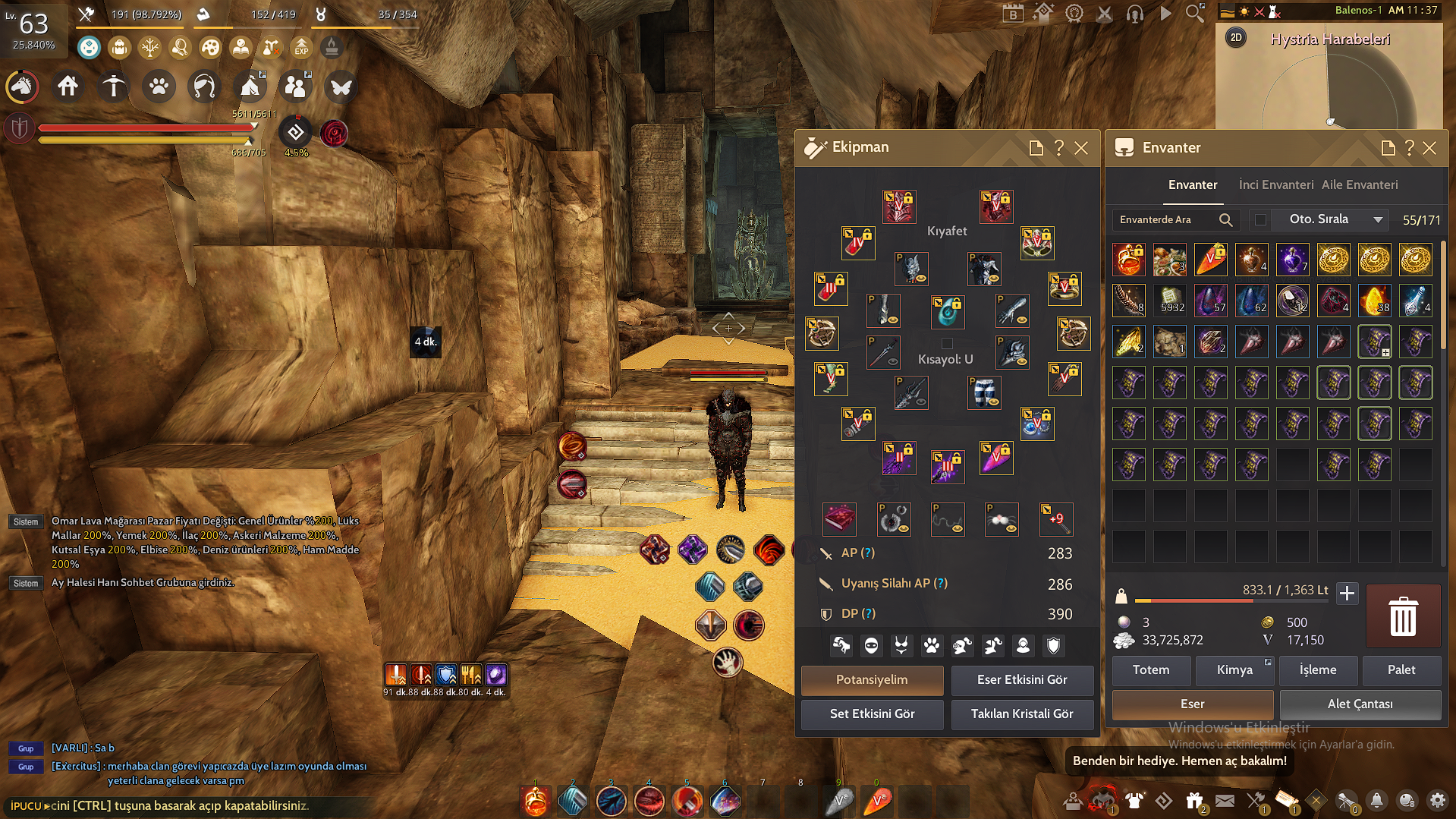Viewport: 1456px width, 819px height.
Task: Click the Takılan Kristali Gör button
Action: tap(1022, 713)
